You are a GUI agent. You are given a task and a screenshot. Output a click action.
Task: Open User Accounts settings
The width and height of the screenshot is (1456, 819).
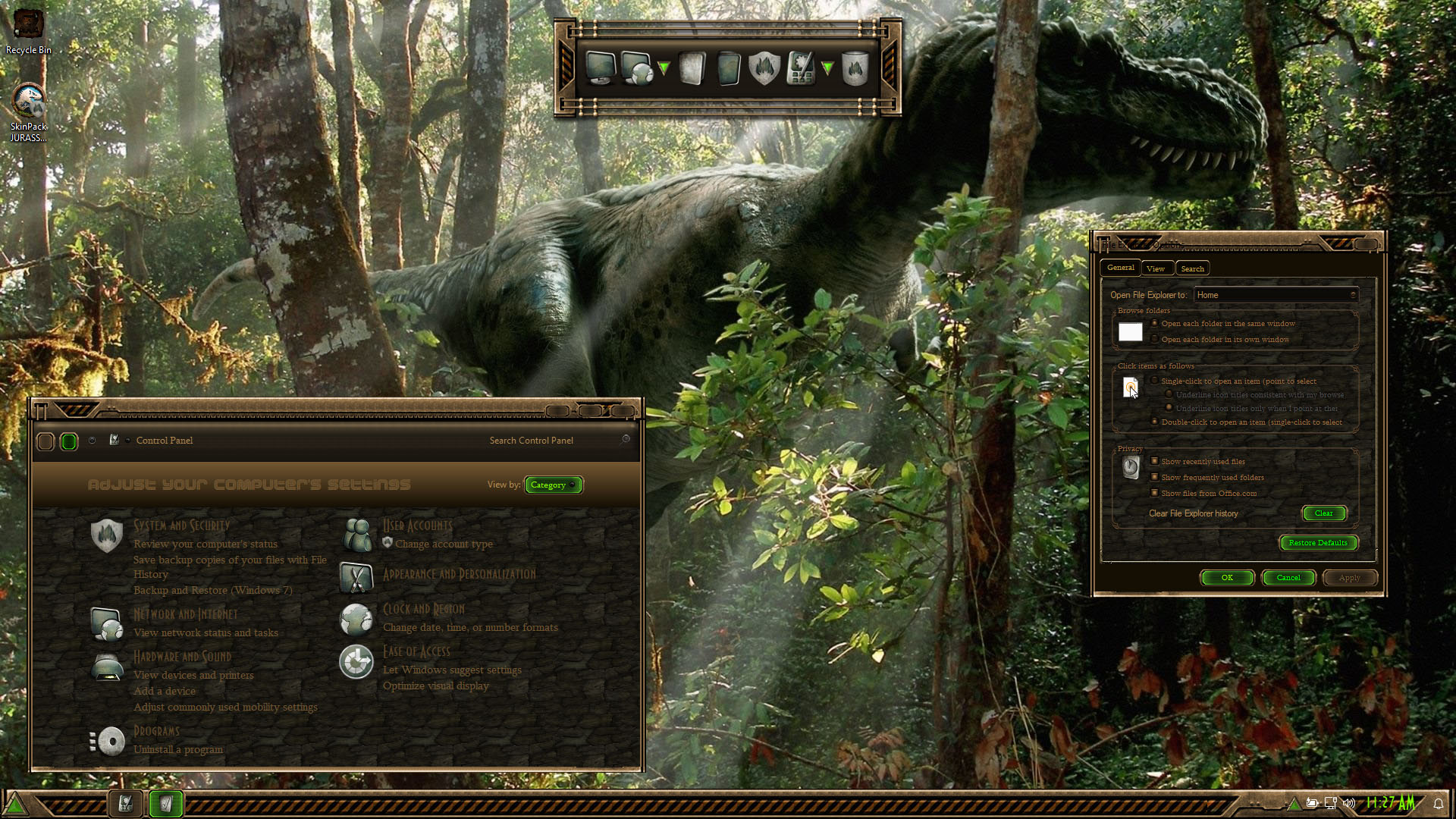point(417,526)
